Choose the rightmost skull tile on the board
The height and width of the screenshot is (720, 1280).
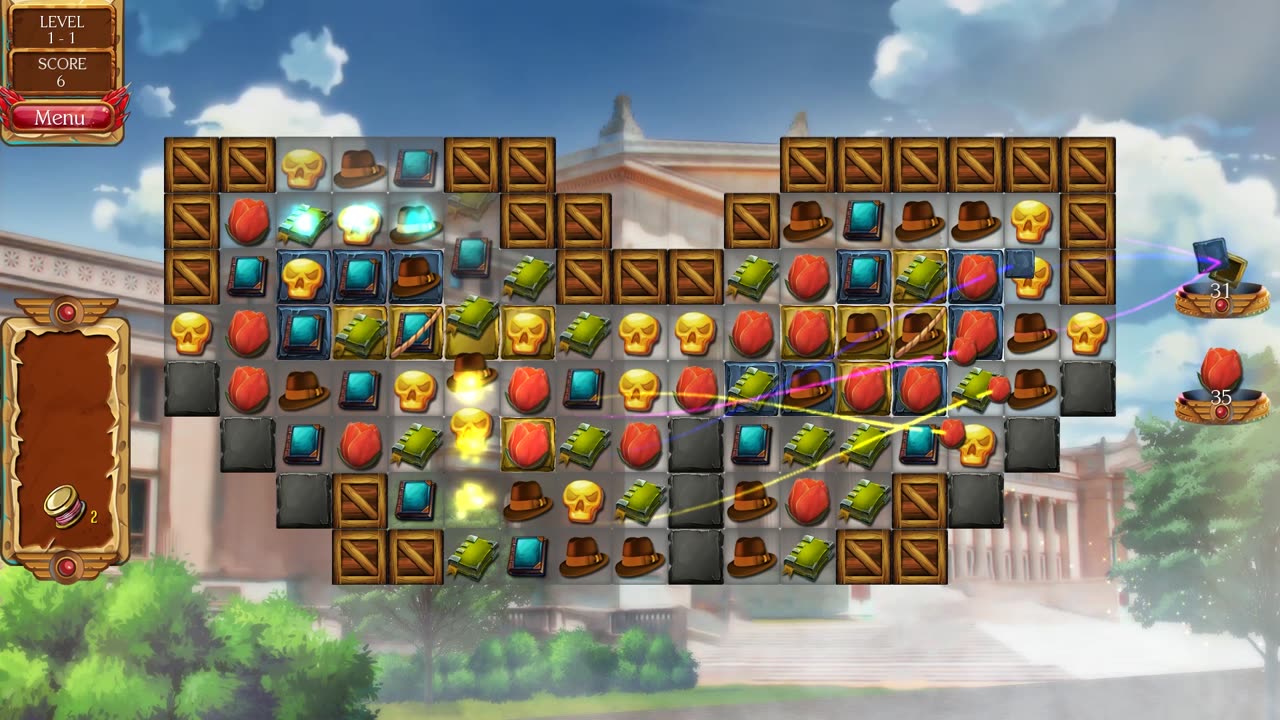pyautogui.click(x=1087, y=333)
